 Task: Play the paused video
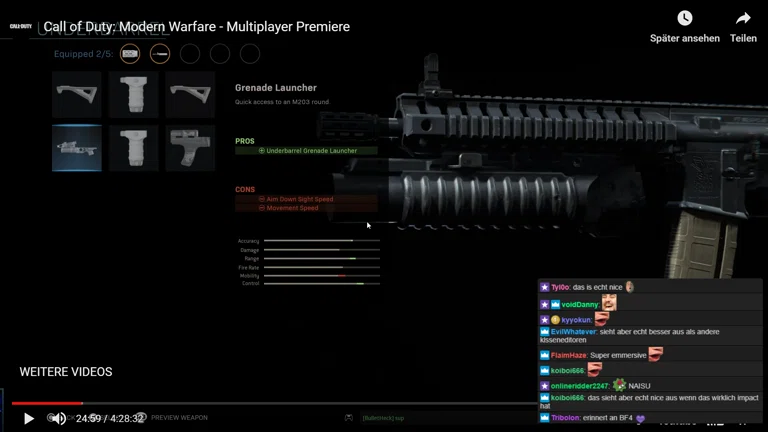click(x=28, y=418)
